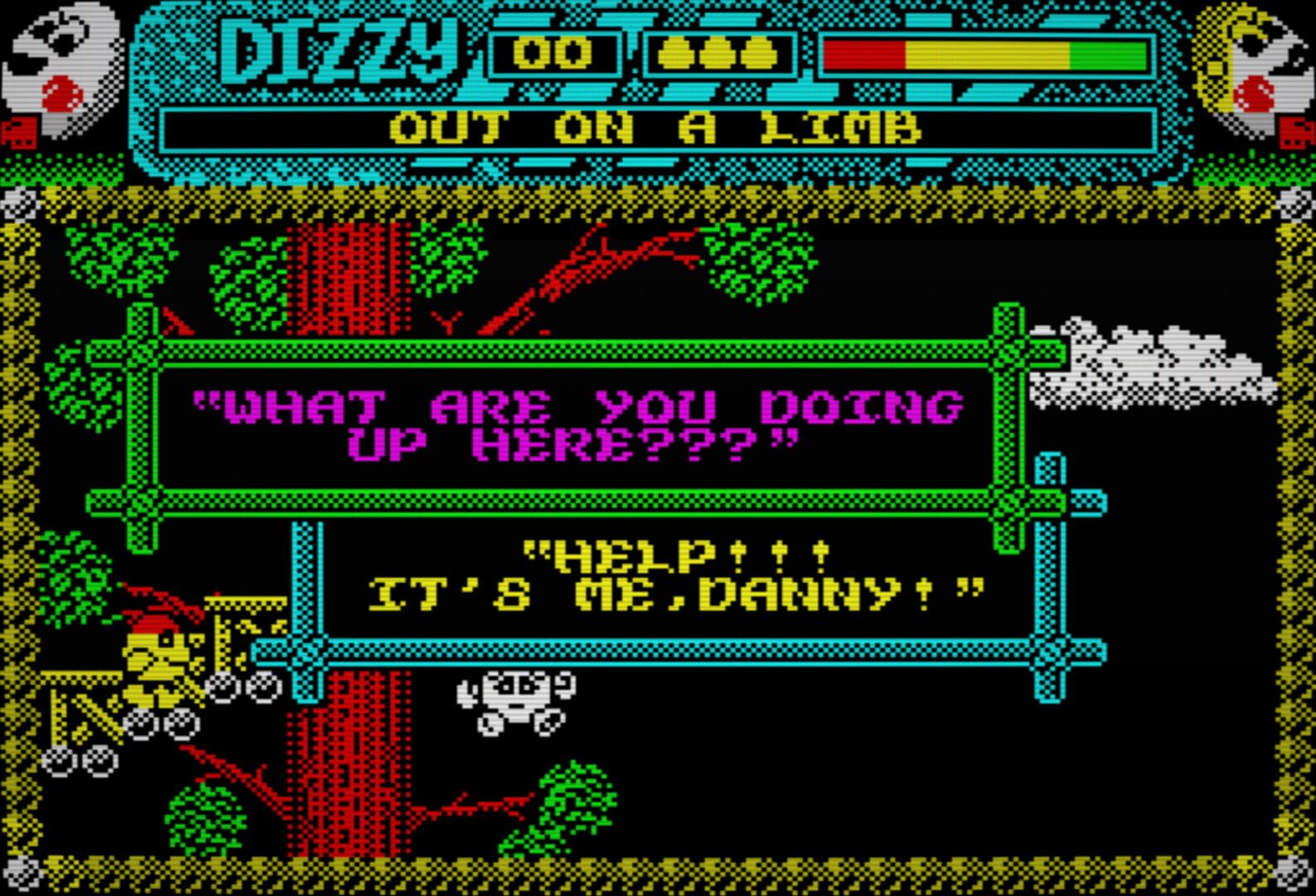The image size is (1316, 896).
Task: Select the white egg character Danny
Action: click(x=514, y=701)
